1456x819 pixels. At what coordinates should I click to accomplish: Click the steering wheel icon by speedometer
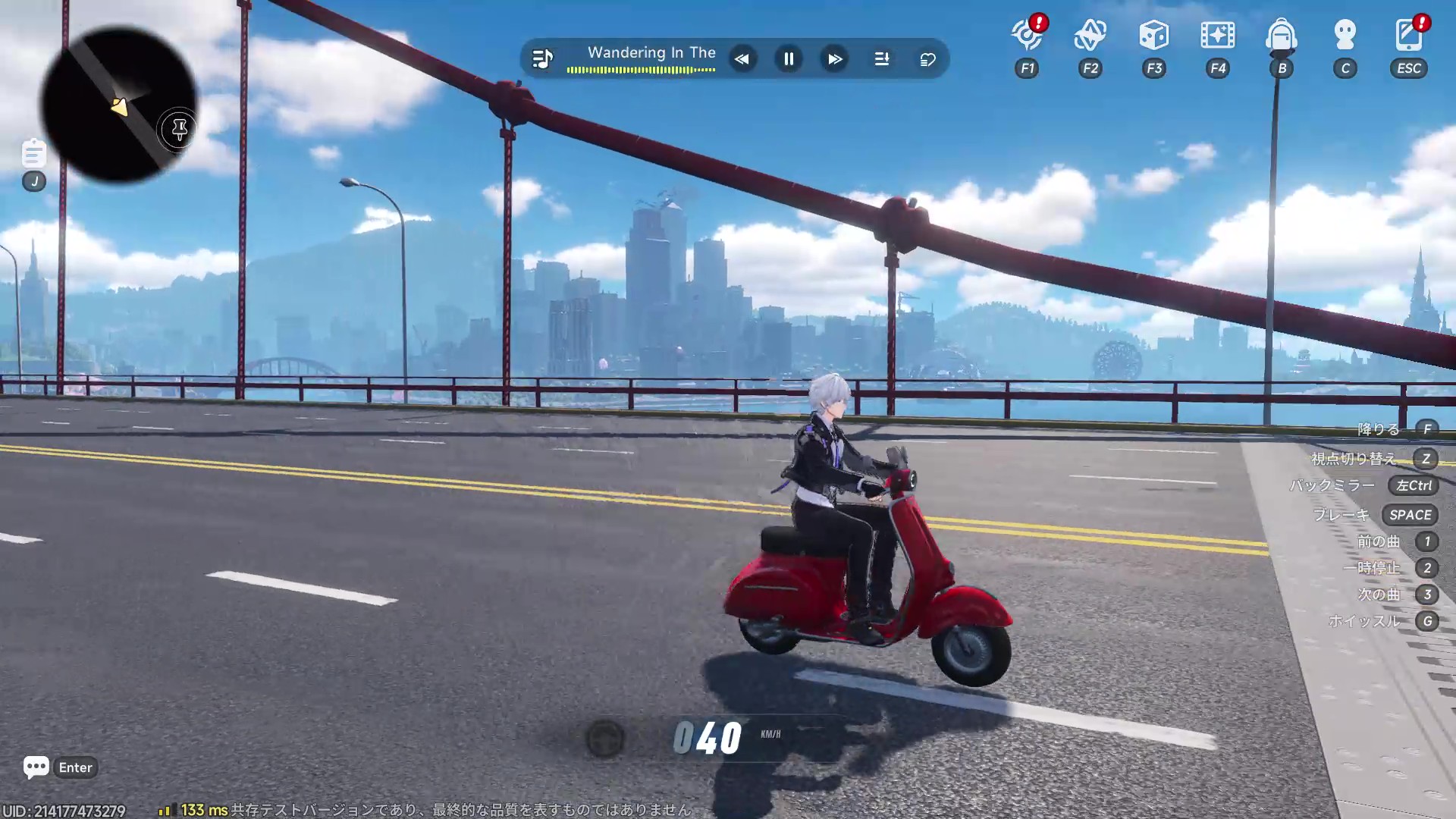[x=605, y=739]
